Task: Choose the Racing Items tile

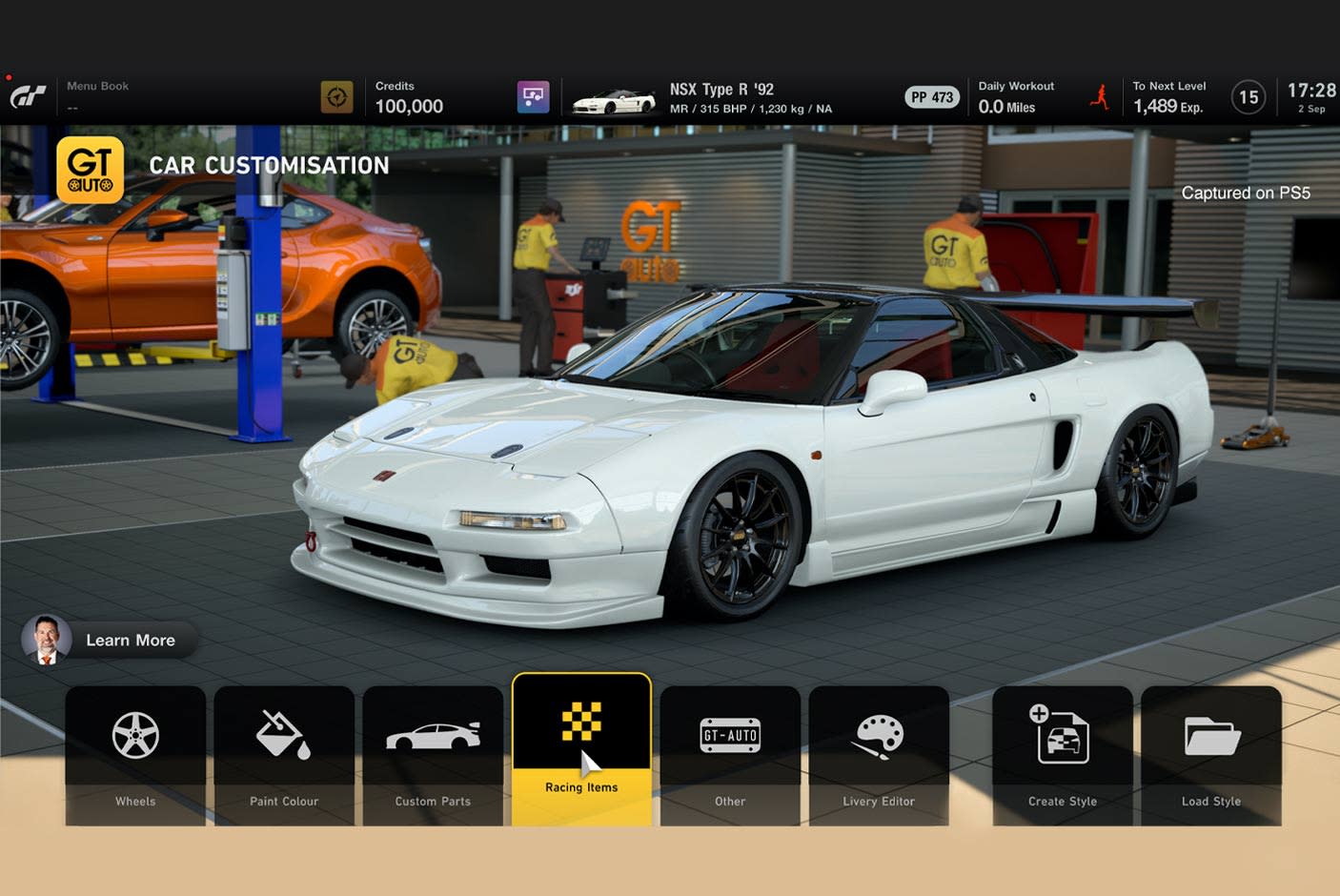Action: coord(581,748)
